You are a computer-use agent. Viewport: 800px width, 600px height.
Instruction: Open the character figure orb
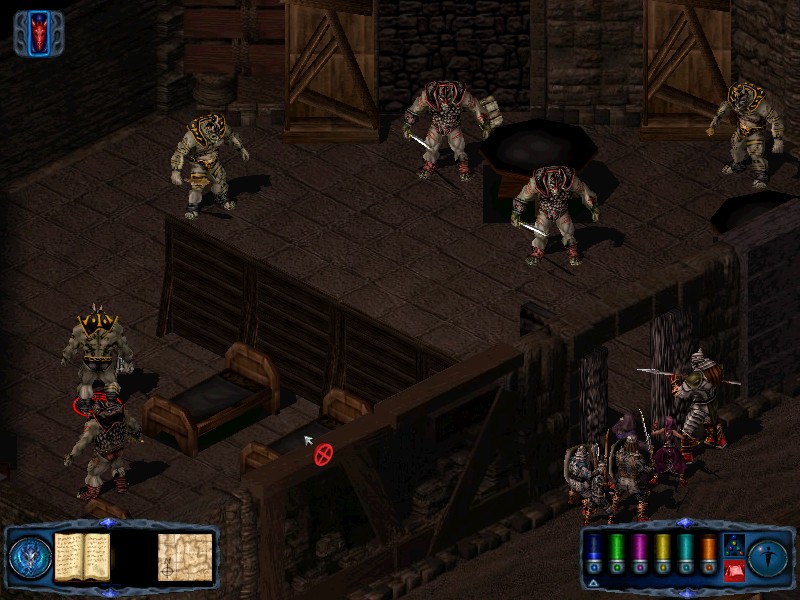(x=768, y=556)
